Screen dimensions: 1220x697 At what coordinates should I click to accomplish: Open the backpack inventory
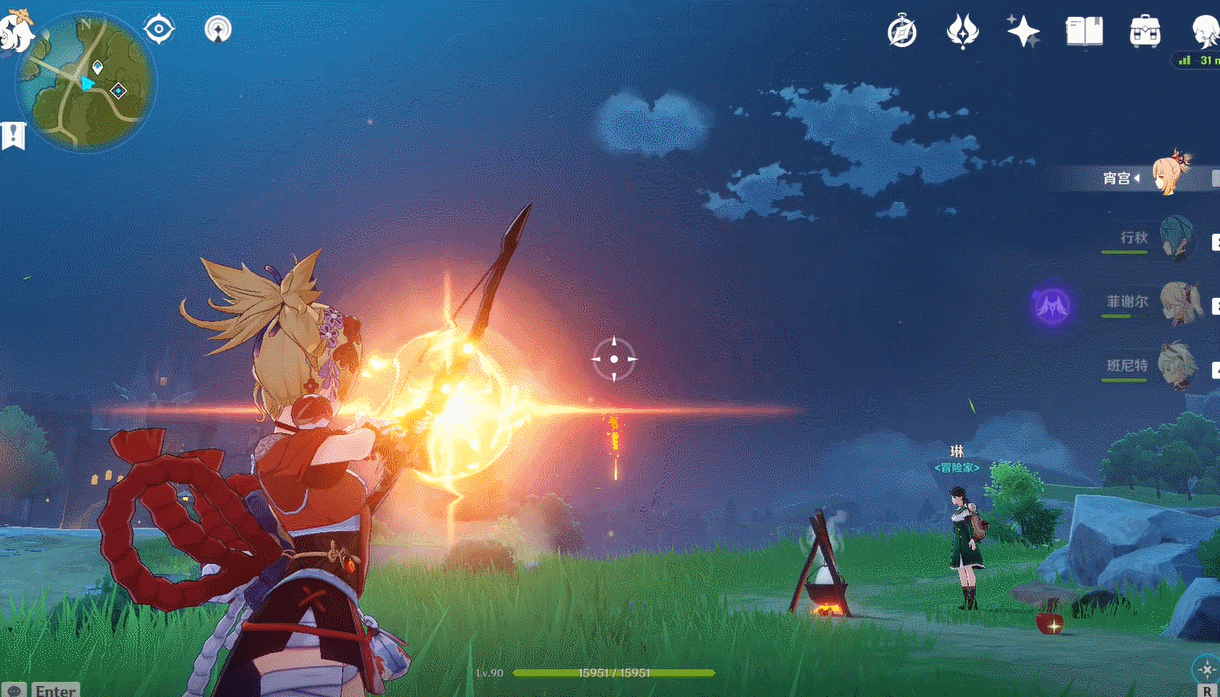coord(1145,32)
